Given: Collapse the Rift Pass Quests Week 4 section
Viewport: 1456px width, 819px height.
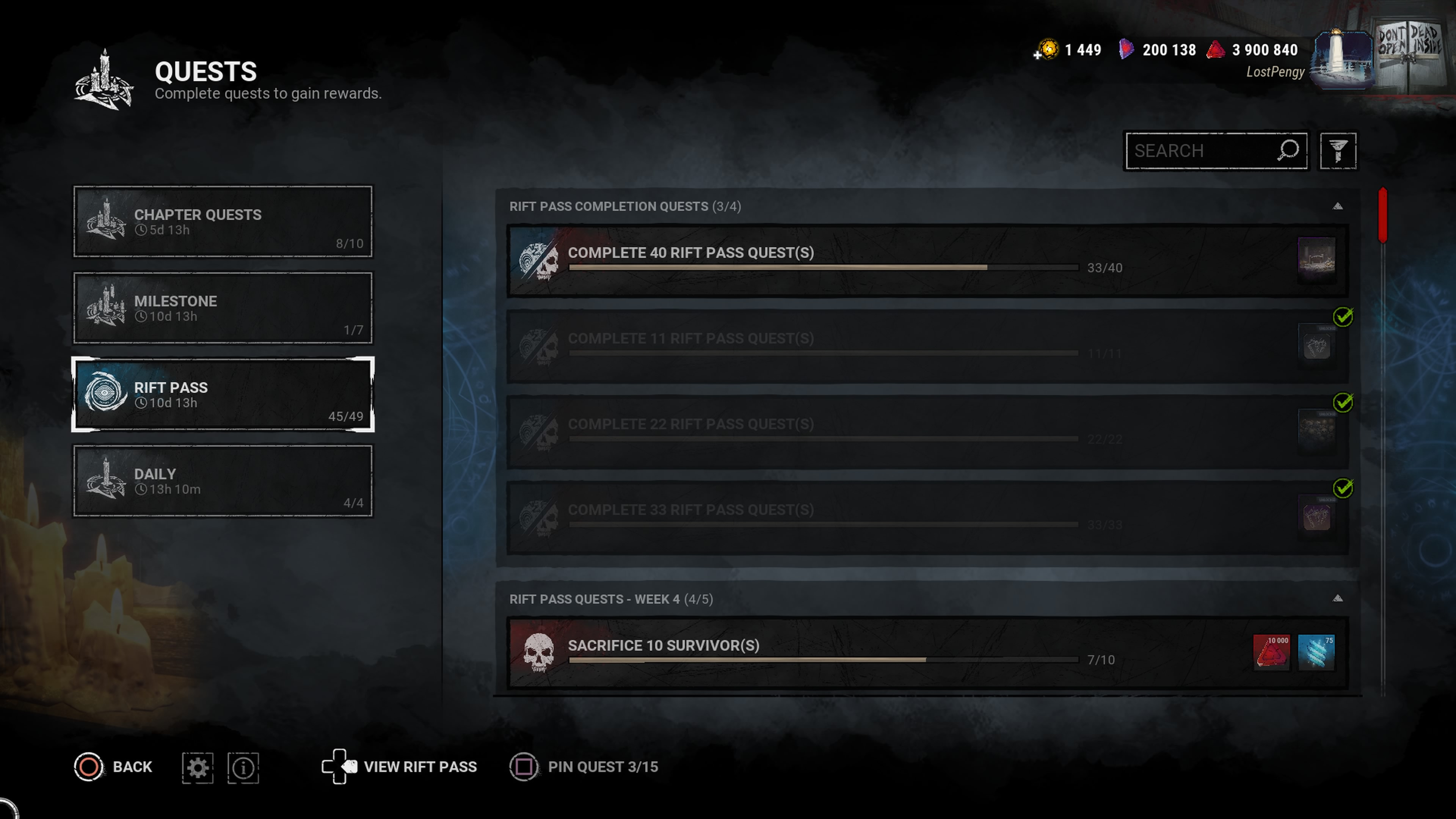Looking at the screenshot, I should pos(1337,599).
